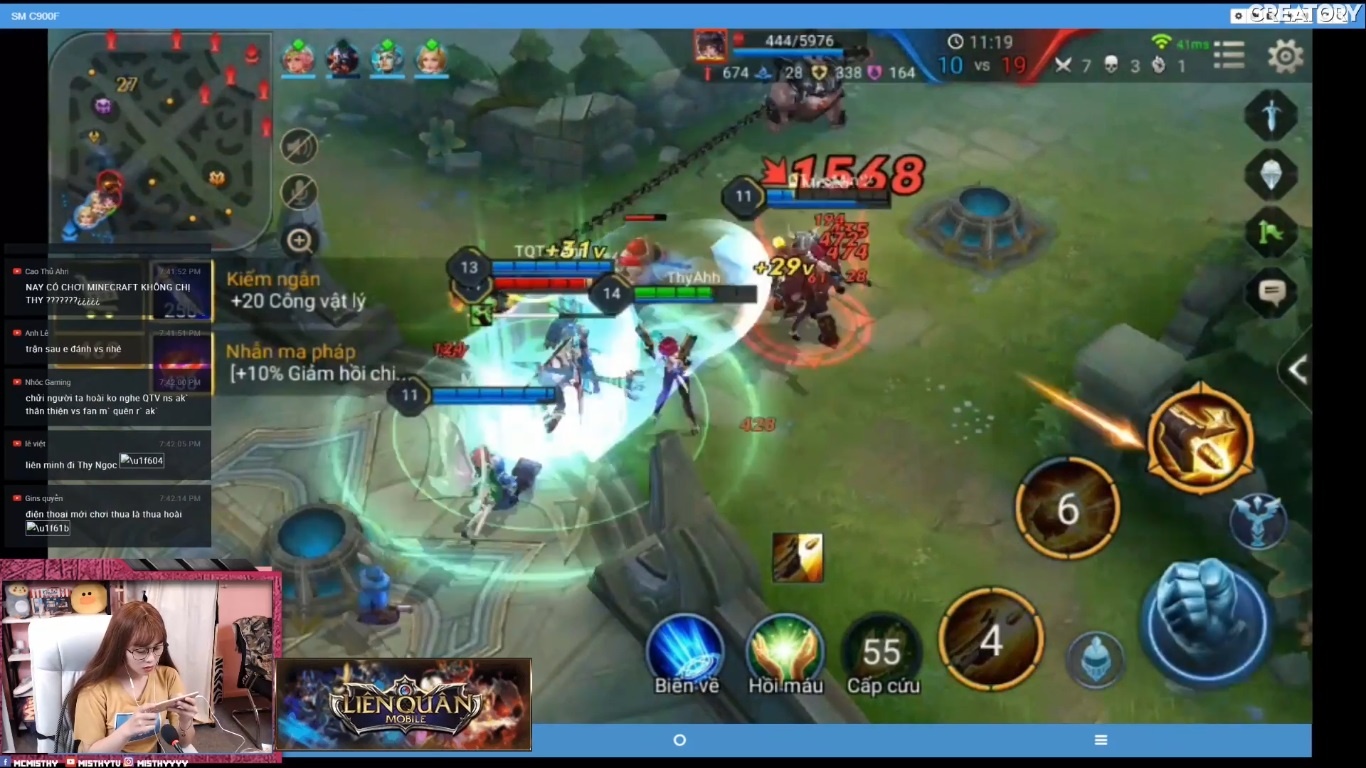Select the recommended item purchase icon above the shop
Screen dimensions: 1366x768
[x=797, y=557]
